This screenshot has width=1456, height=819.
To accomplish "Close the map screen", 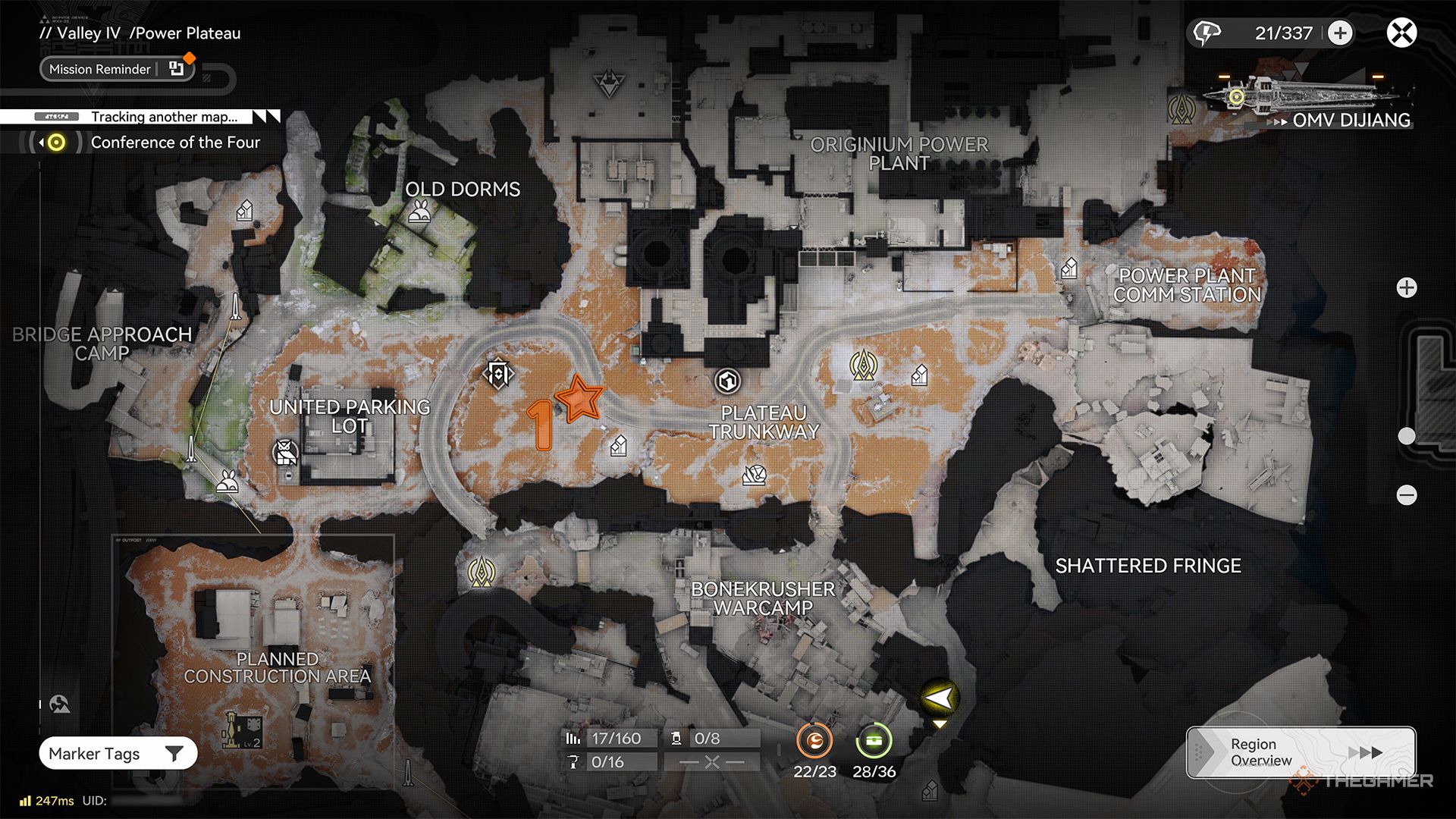I will 1401,33.
